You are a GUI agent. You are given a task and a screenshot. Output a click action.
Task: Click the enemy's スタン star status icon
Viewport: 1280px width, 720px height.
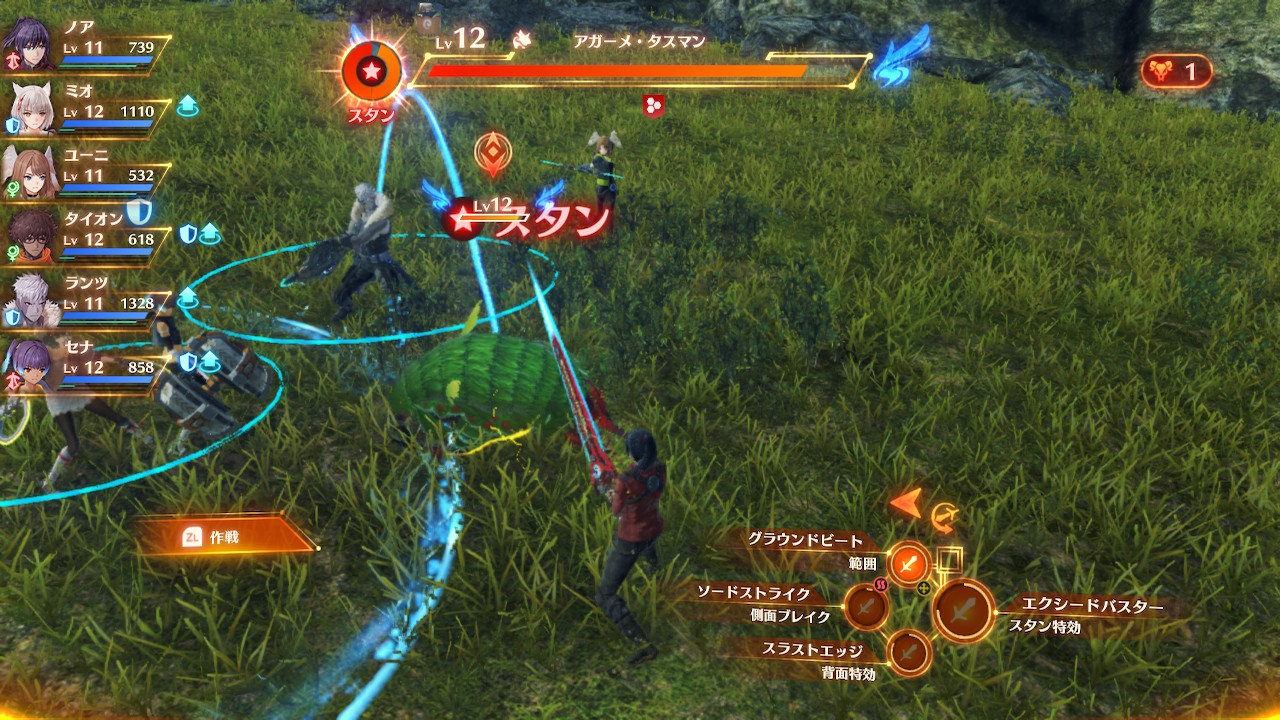click(x=371, y=72)
